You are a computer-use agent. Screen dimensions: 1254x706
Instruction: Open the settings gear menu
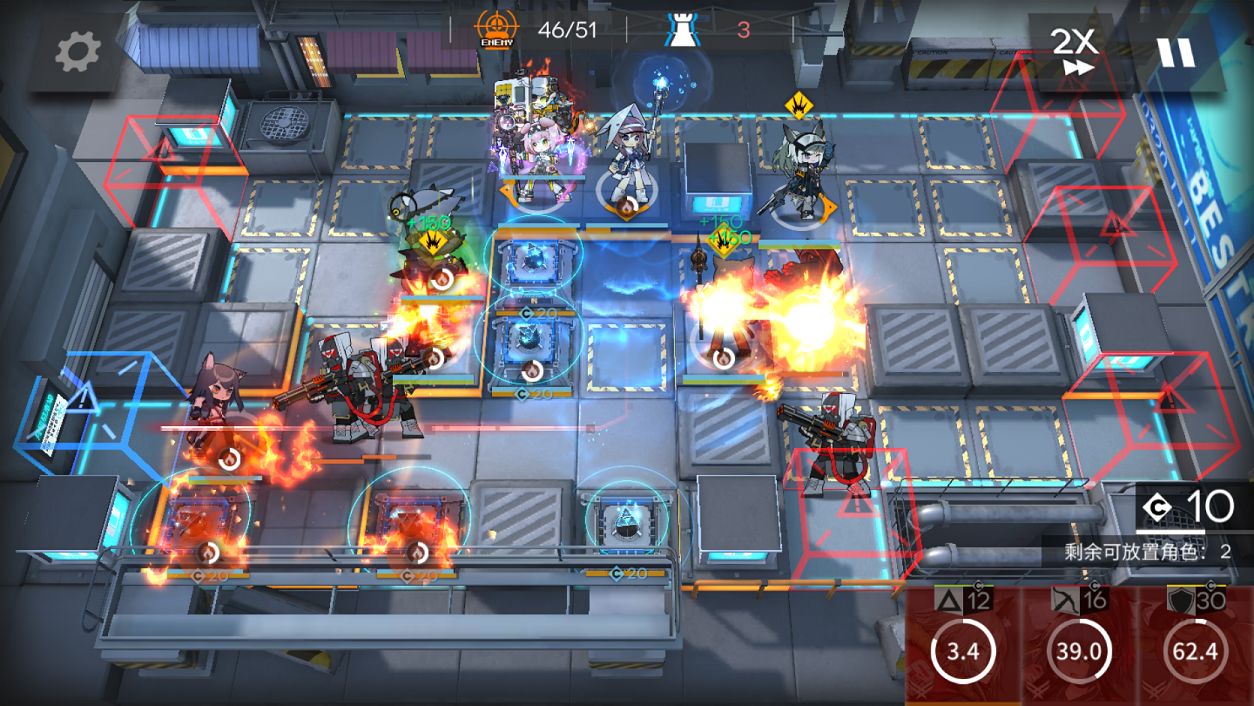77,51
